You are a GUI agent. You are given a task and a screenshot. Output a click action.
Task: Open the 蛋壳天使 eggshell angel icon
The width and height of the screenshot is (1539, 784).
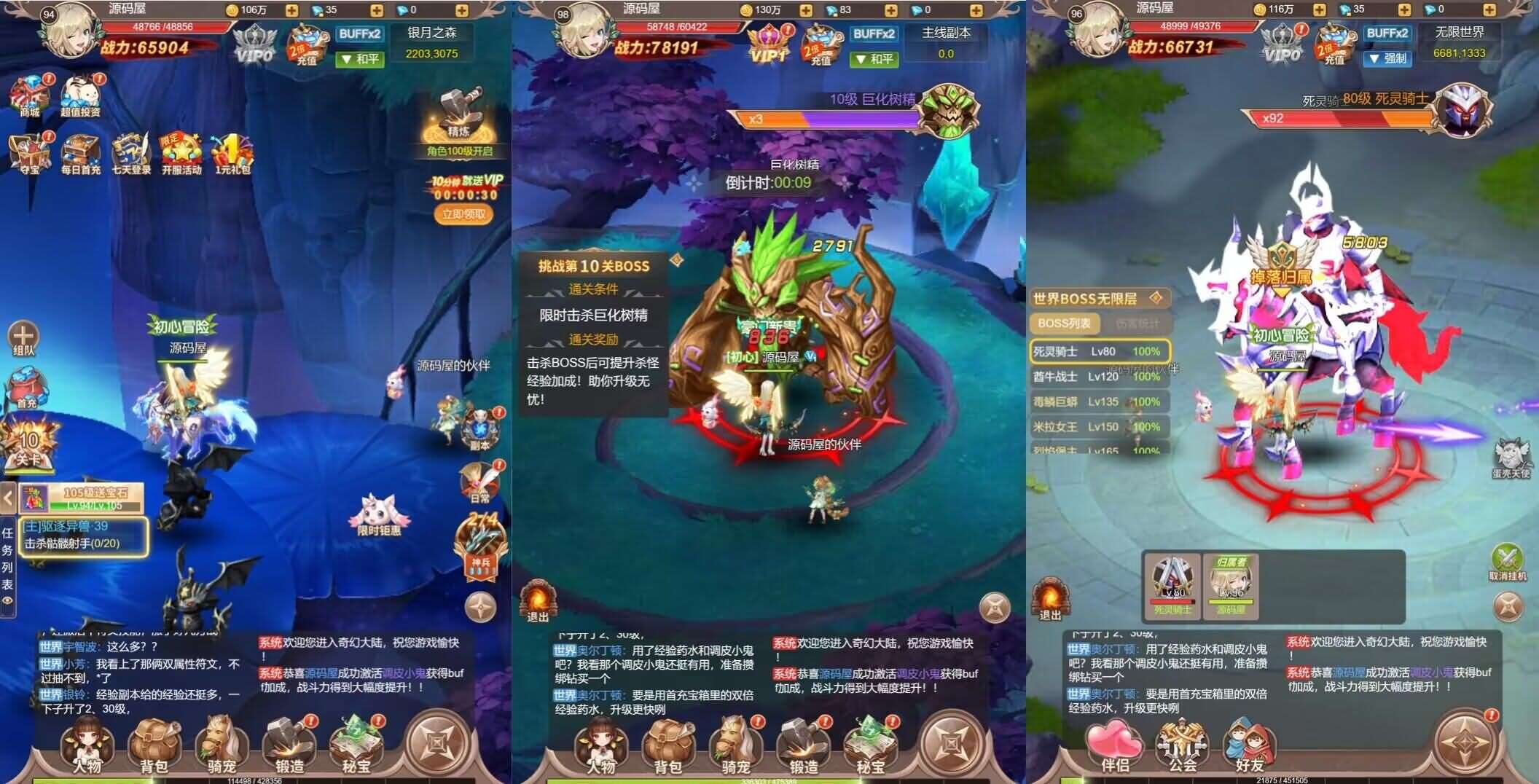[x=1512, y=452]
